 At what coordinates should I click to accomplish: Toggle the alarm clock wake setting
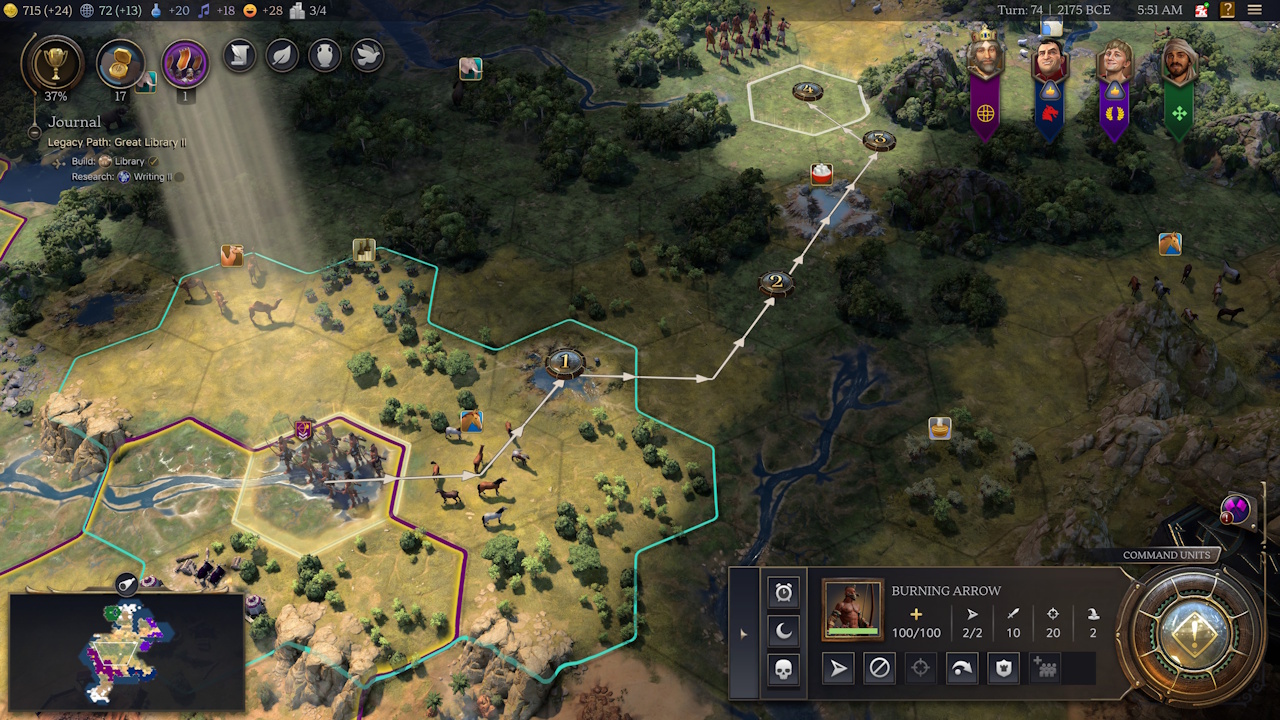[x=784, y=592]
